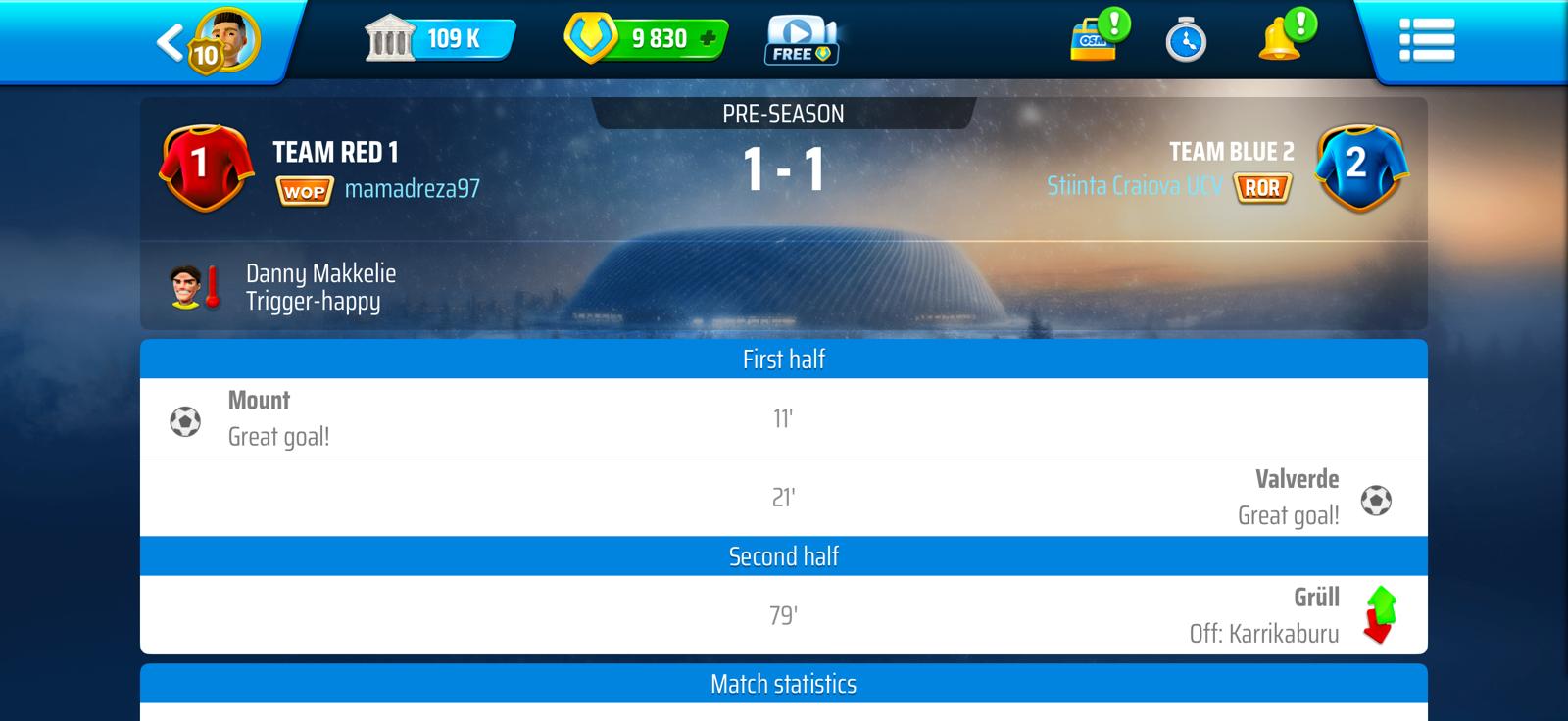
Task: Select Valverde's 21' goal event row
Action: (x=783, y=498)
